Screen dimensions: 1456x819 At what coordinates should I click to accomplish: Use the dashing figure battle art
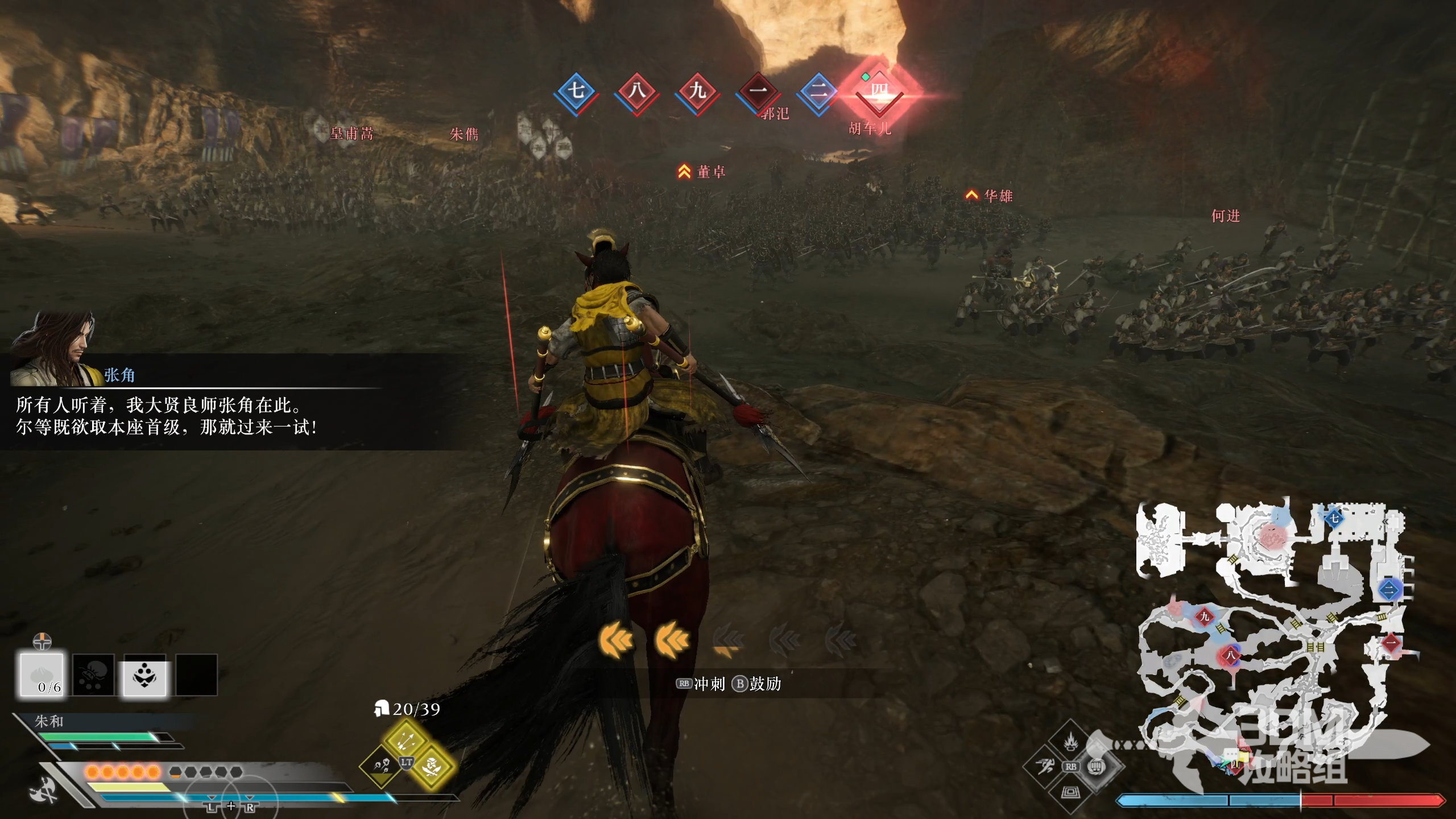(1045, 767)
